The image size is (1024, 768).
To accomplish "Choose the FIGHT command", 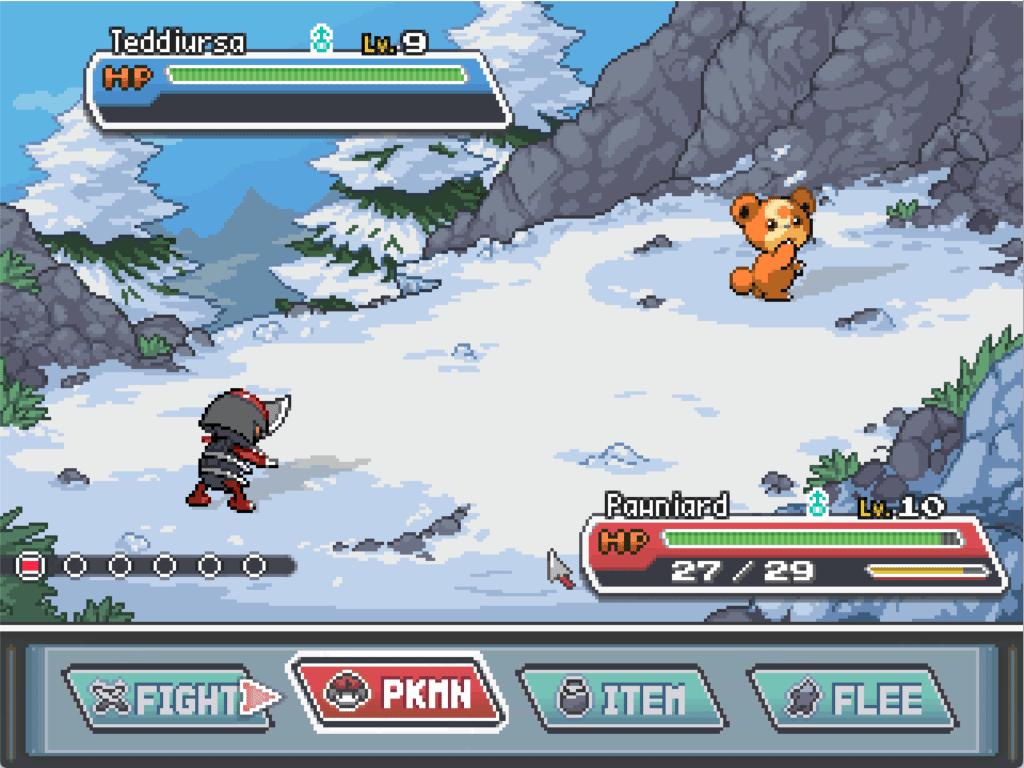I will tap(165, 698).
